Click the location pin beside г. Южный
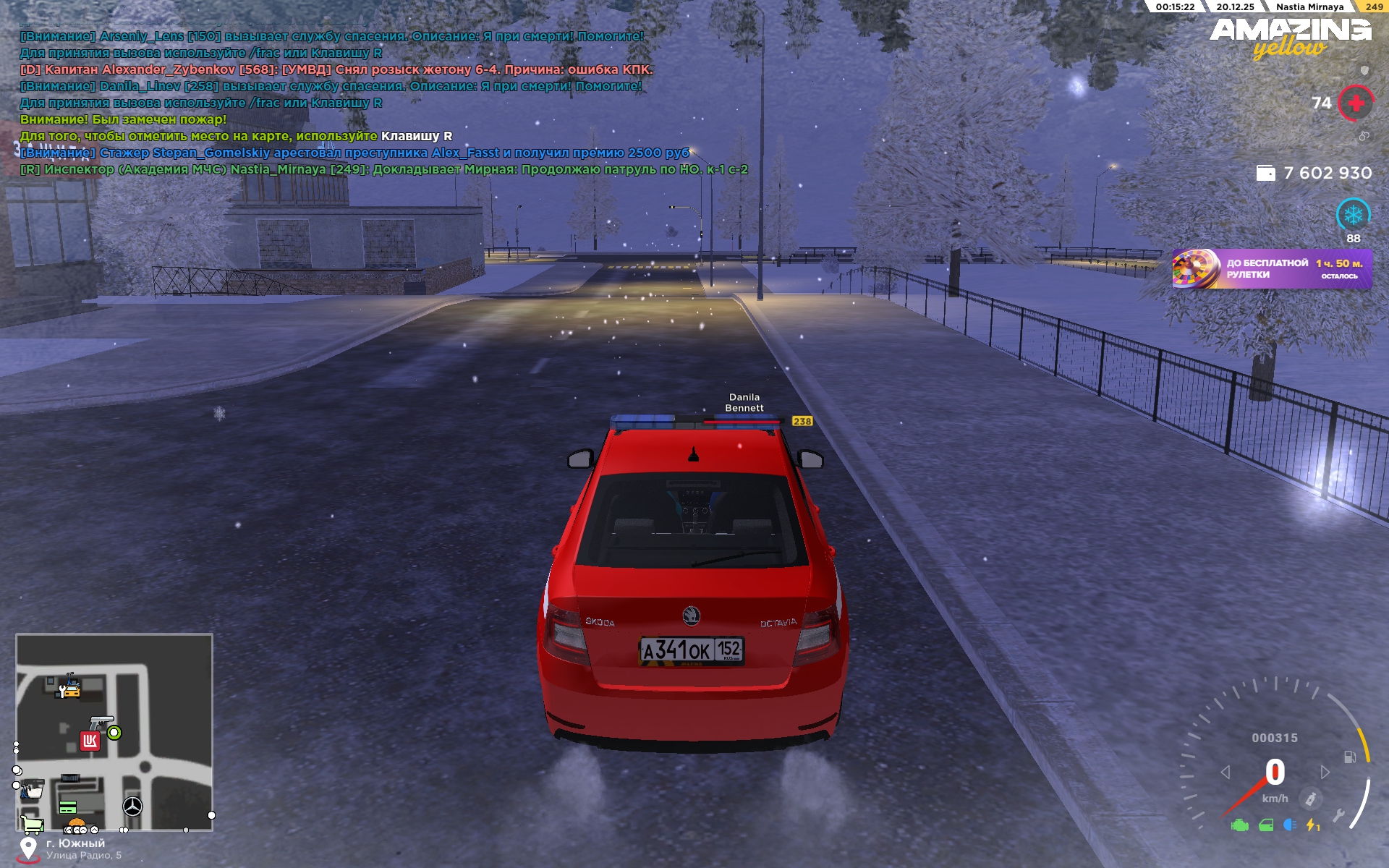 28,848
